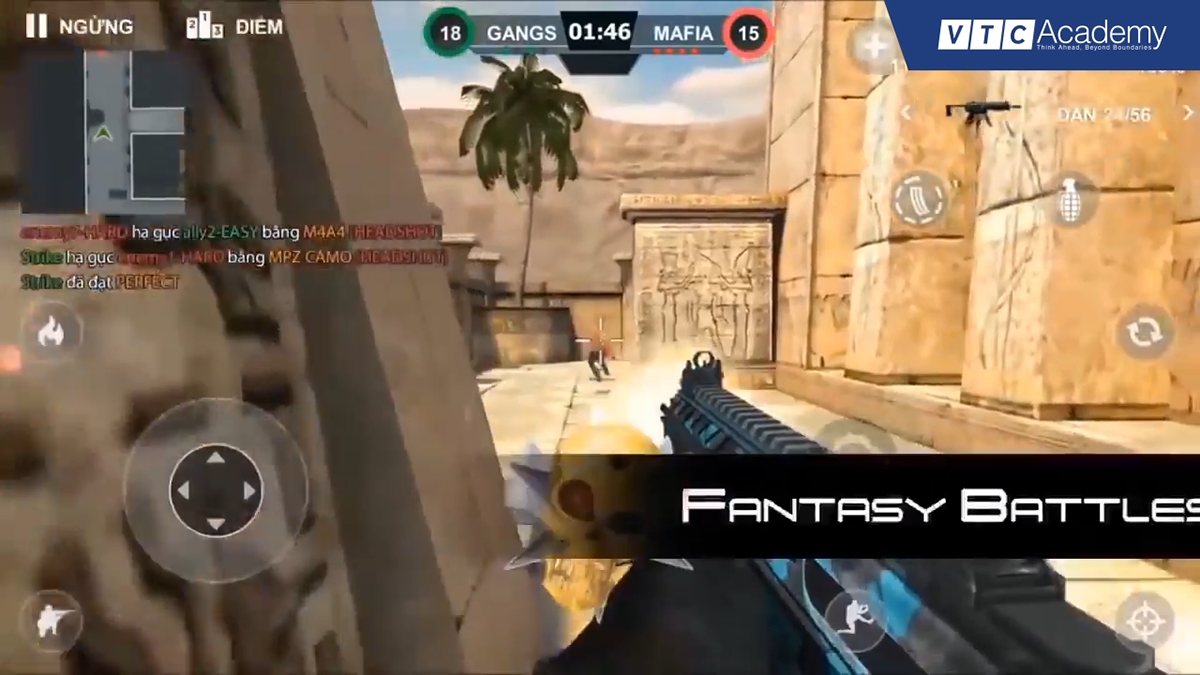Tap the plus icon button
The height and width of the screenshot is (675, 1200).
pos(875,45)
